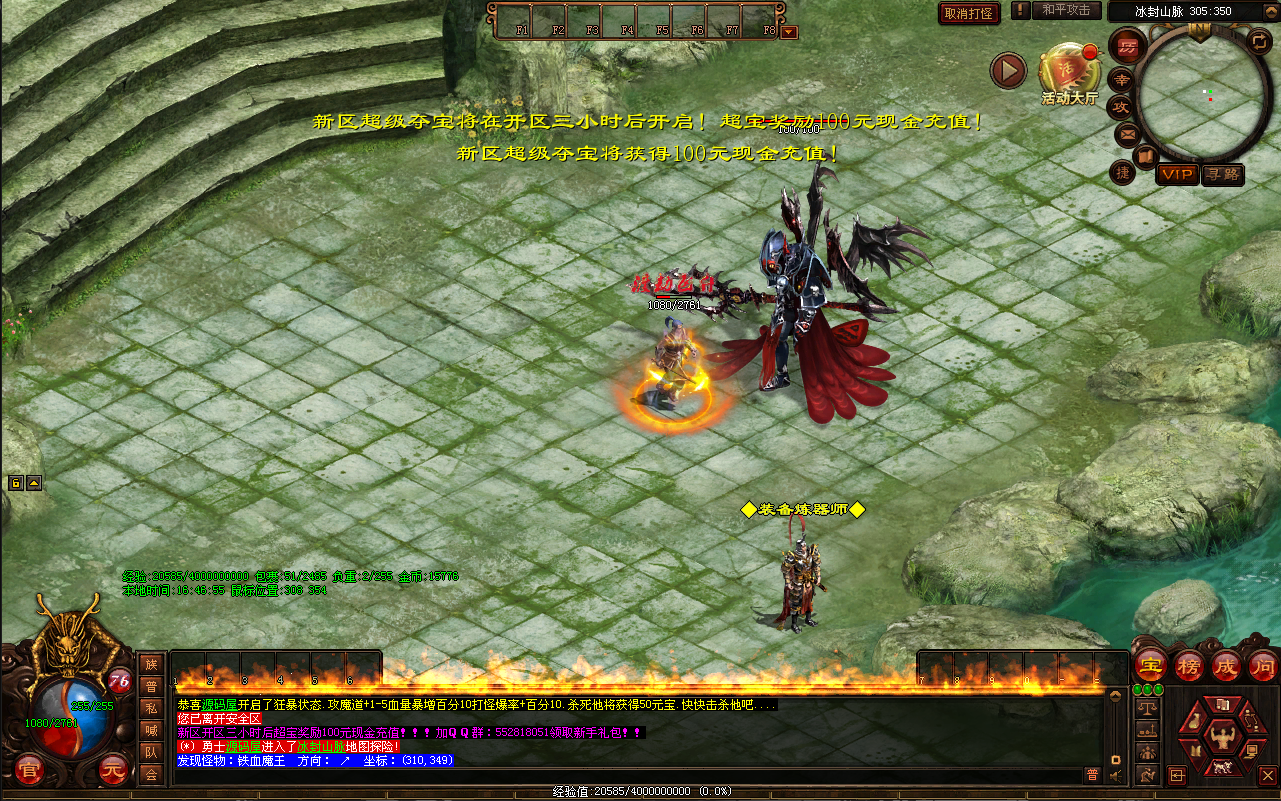Open the 活动大厅 activity hall icon
The height and width of the screenshot is (801, 1281).
coord(1068,72)
